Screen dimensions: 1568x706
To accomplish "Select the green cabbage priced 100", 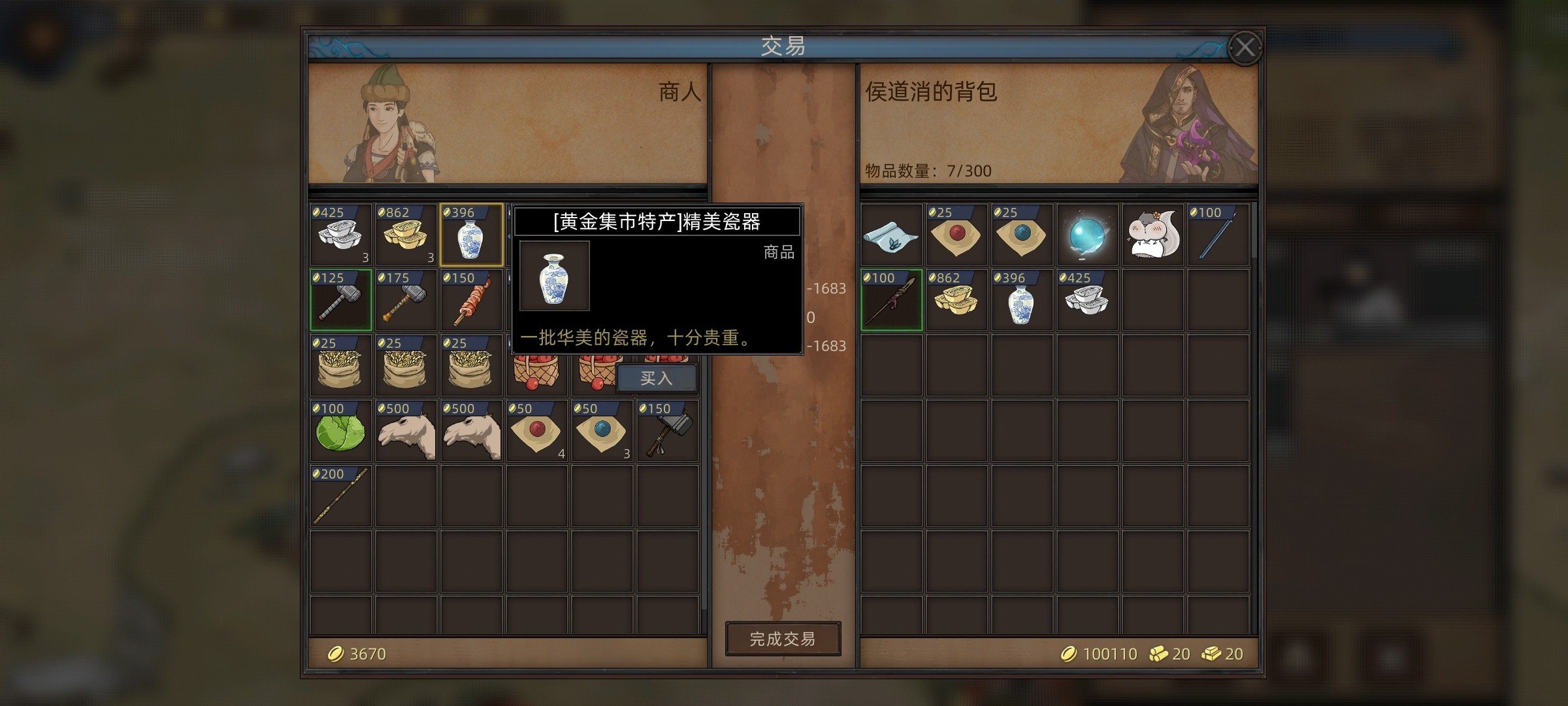I will [340, 431].
